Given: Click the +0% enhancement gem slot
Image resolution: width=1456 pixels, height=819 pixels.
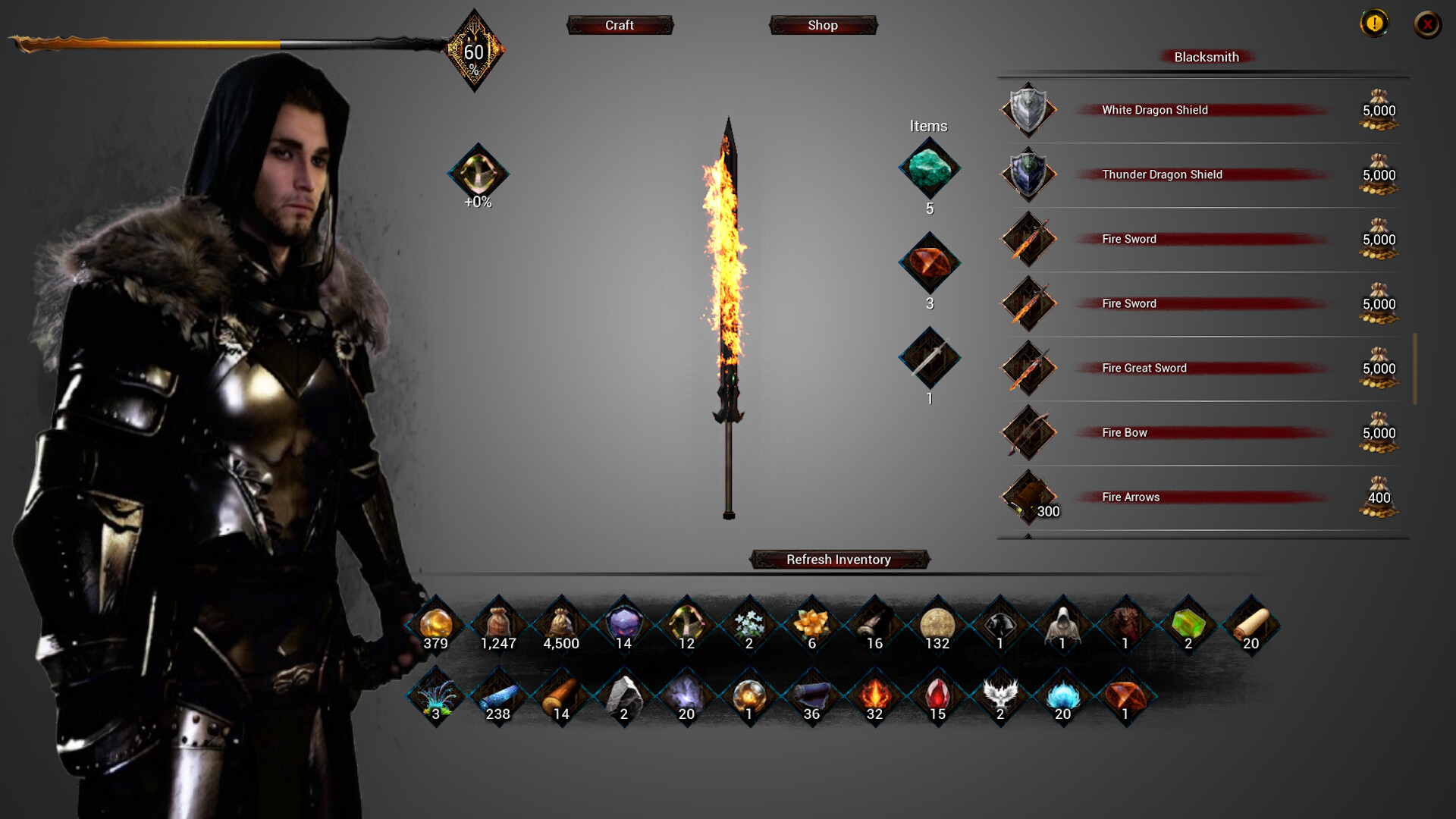Looking at the screenshot, I should point(478,174).
